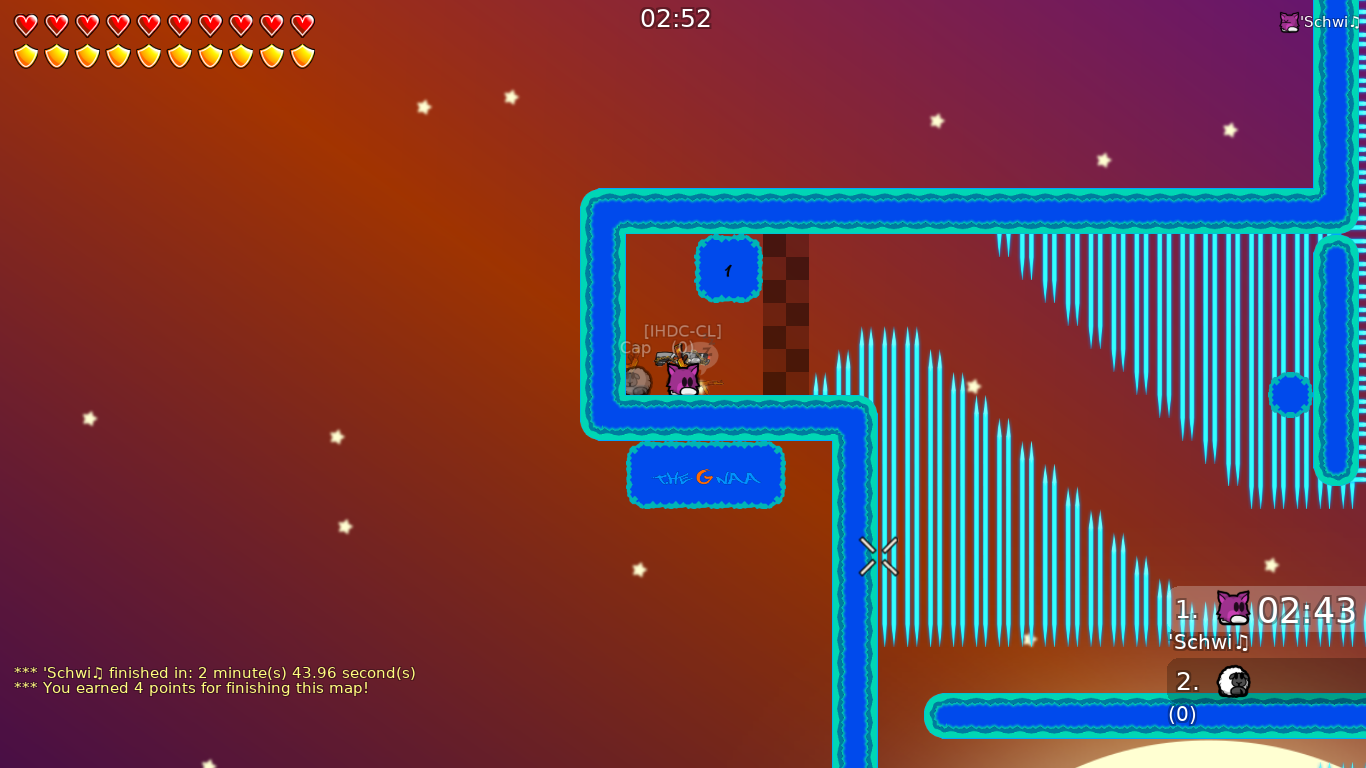The image size is (1366, 768).
Task: Click the first heart in the health bar
Action: click(x=26, y=24)
